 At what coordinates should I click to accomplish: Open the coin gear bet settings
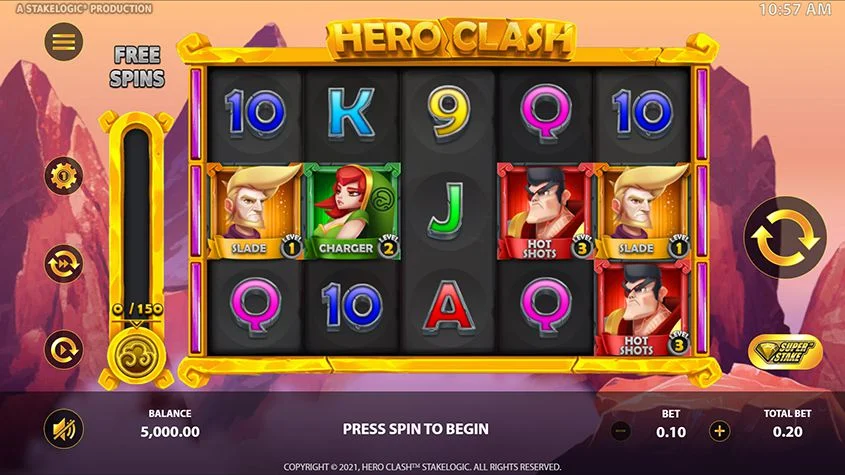[x=63, y=177]
